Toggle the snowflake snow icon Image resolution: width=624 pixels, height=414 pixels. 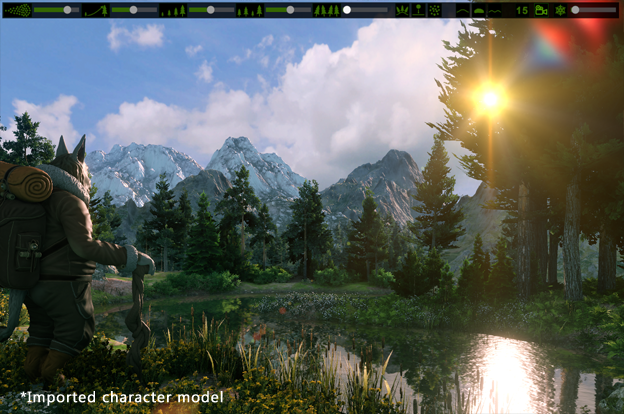tap(560, 10)
